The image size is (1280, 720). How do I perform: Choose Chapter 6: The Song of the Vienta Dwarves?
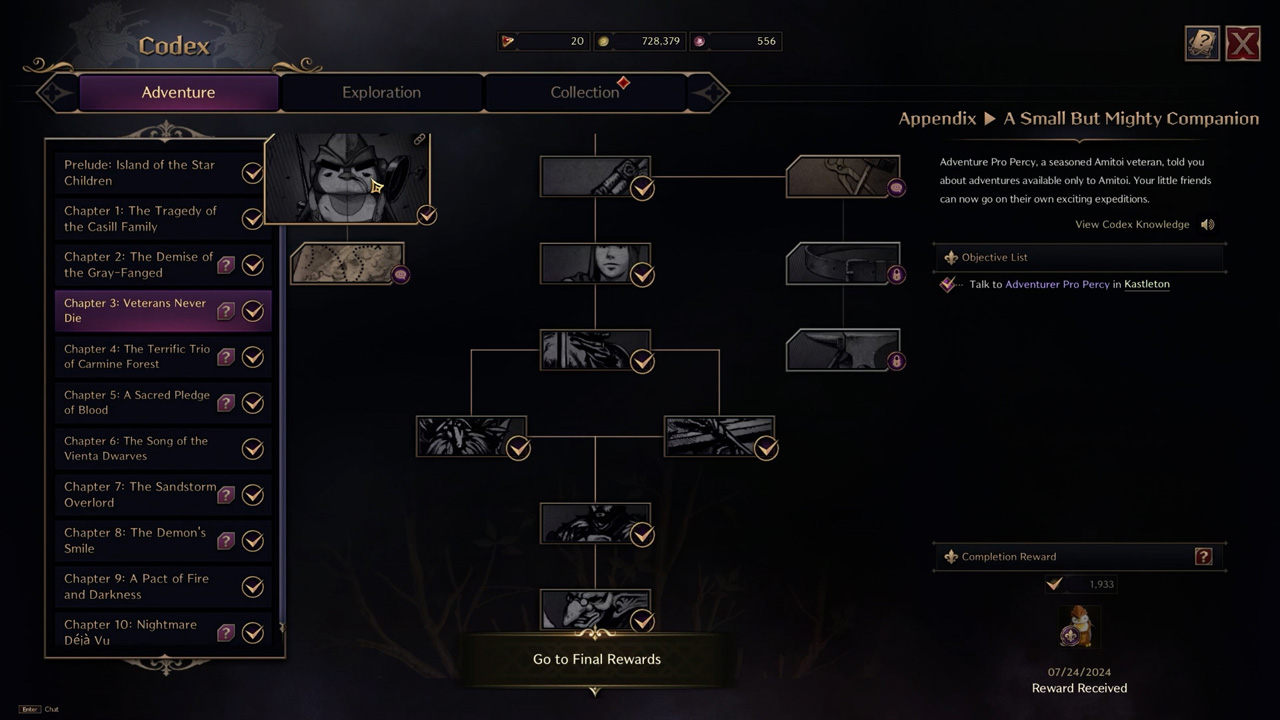pyautogui.click(x=136, y=448)
